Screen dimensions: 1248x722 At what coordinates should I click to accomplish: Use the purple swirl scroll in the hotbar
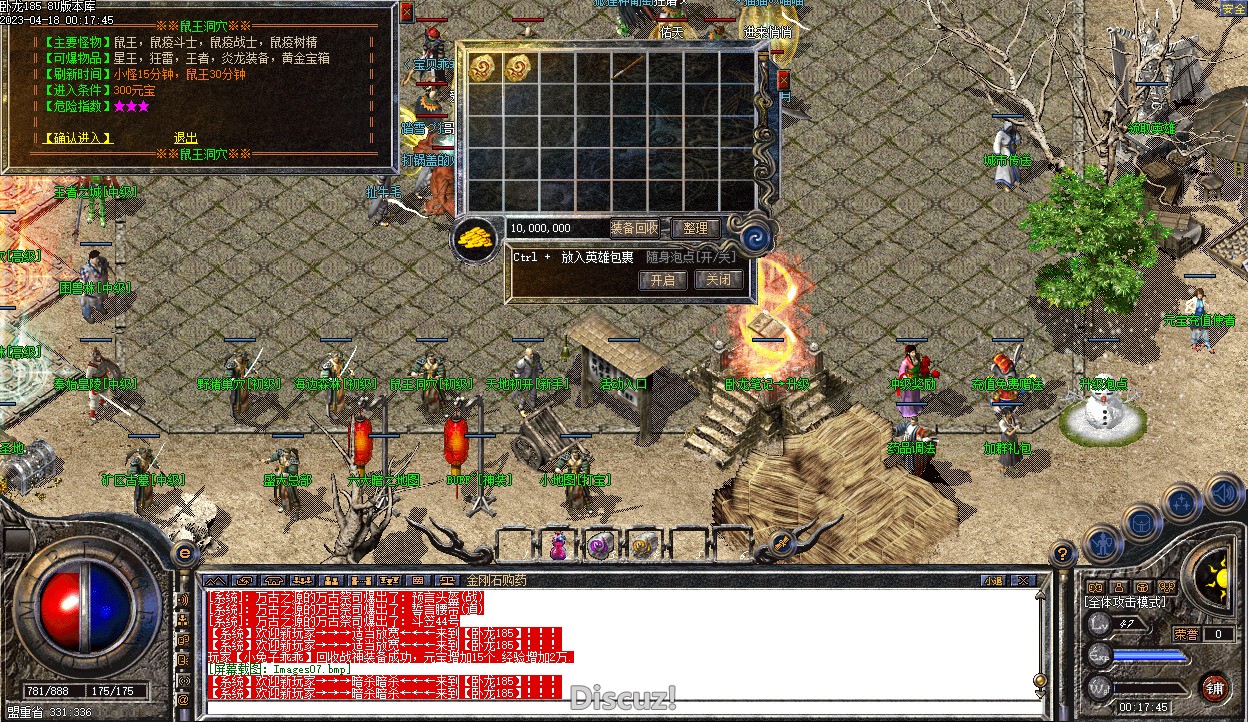[x=600, y=545]
